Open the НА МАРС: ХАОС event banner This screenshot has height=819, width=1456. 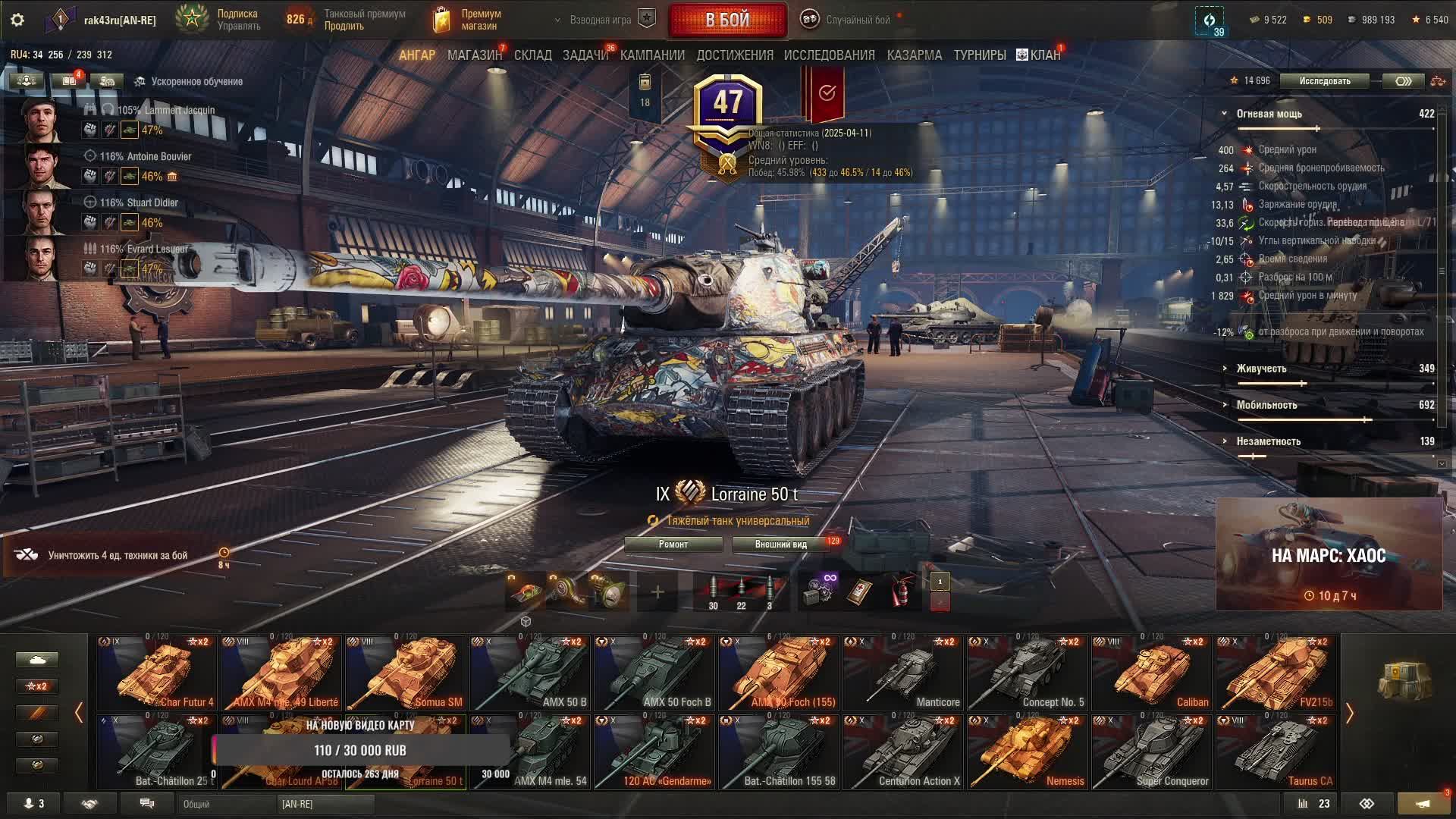coord(1329,555)
